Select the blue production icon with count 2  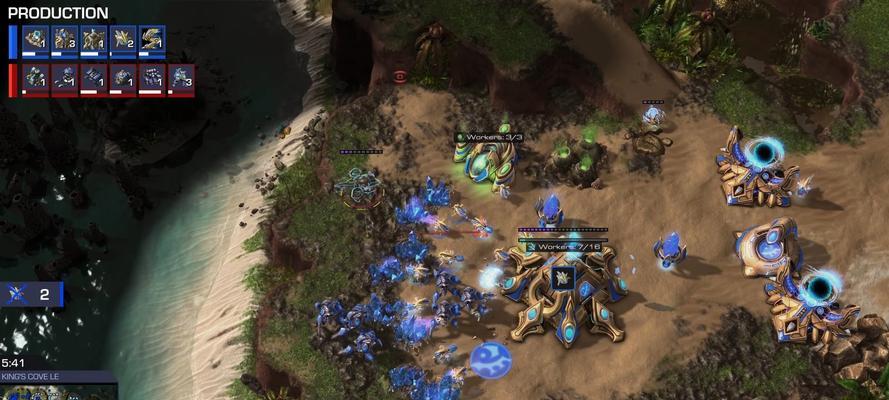(123, 41)
